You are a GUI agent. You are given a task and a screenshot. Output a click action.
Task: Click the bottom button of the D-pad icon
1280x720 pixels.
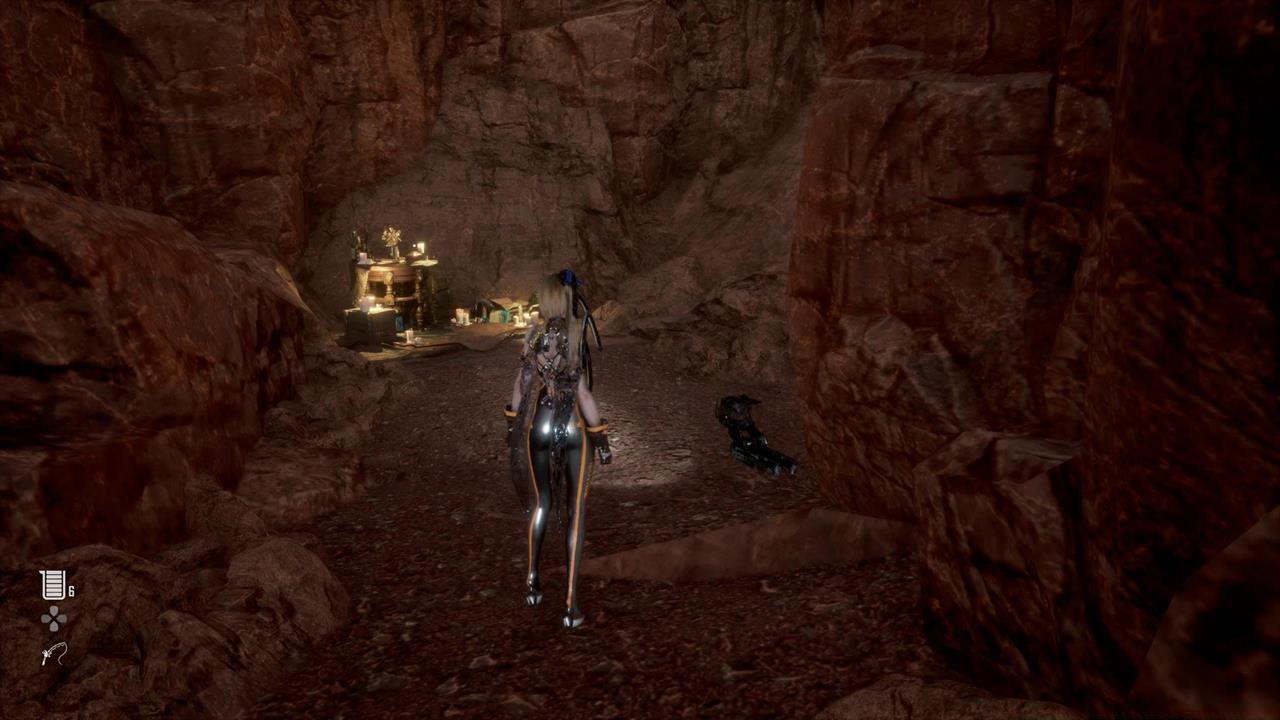coord(54,626)
